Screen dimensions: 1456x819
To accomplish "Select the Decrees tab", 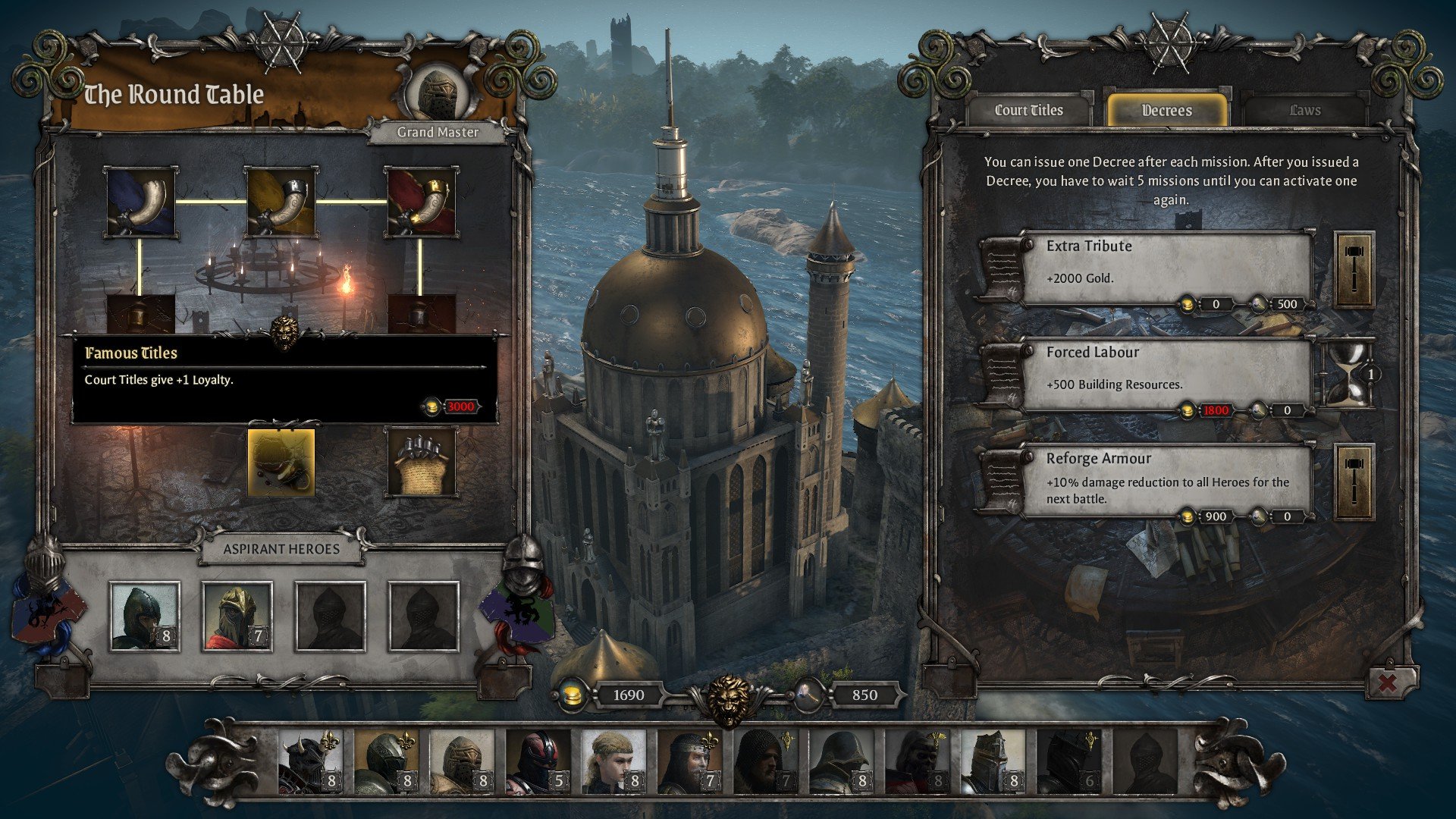I will [x=1166, y=111].
